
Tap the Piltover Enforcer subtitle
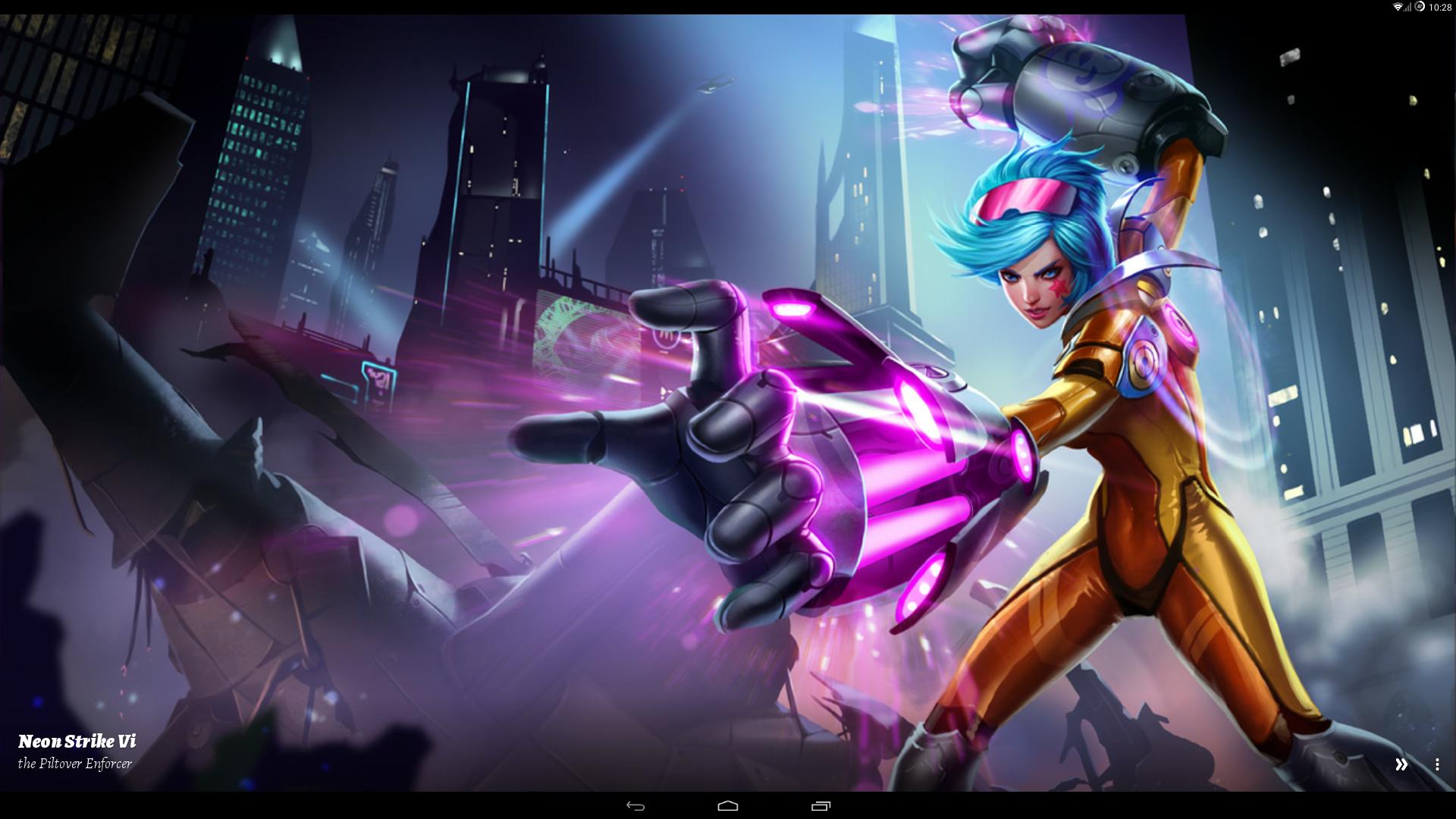[x=76, y=764]
